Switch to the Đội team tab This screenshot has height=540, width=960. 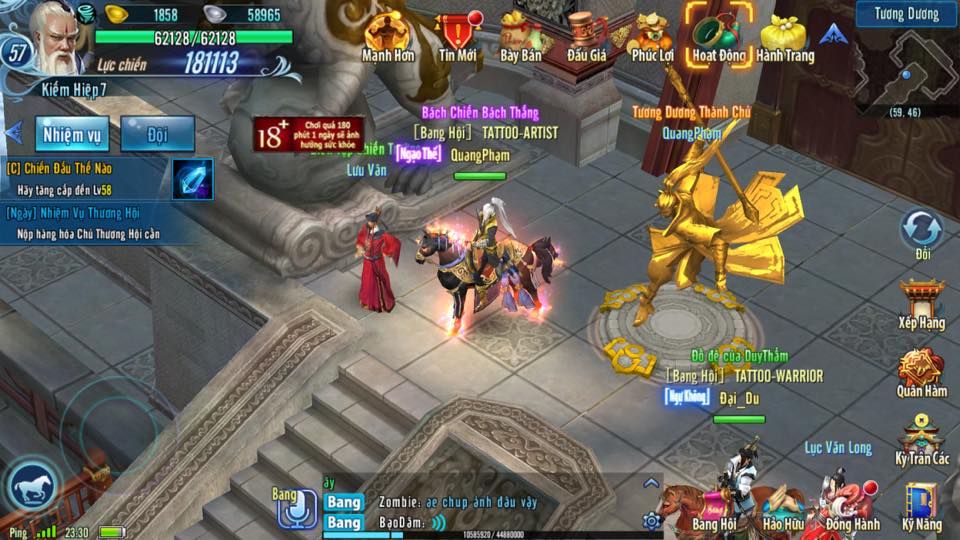click(157, 133)
